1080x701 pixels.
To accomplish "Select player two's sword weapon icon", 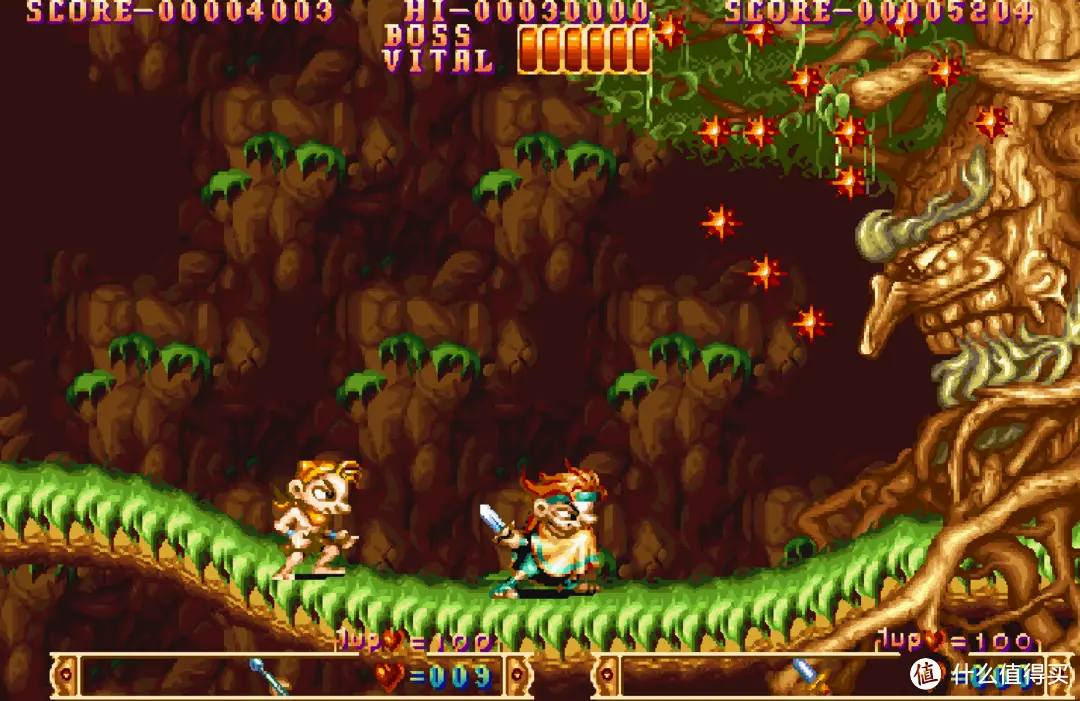I will coord(810,676).
